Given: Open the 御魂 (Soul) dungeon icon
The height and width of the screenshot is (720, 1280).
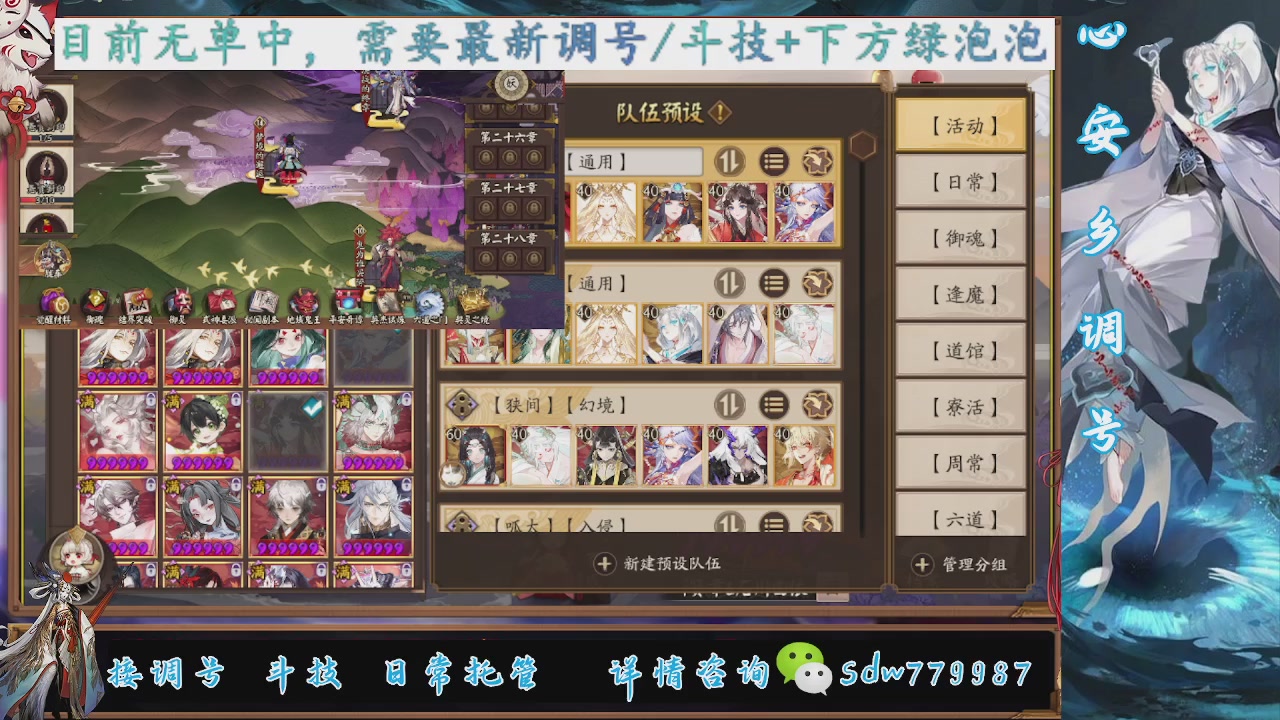Looking at the screenshot, I should 93,300.
